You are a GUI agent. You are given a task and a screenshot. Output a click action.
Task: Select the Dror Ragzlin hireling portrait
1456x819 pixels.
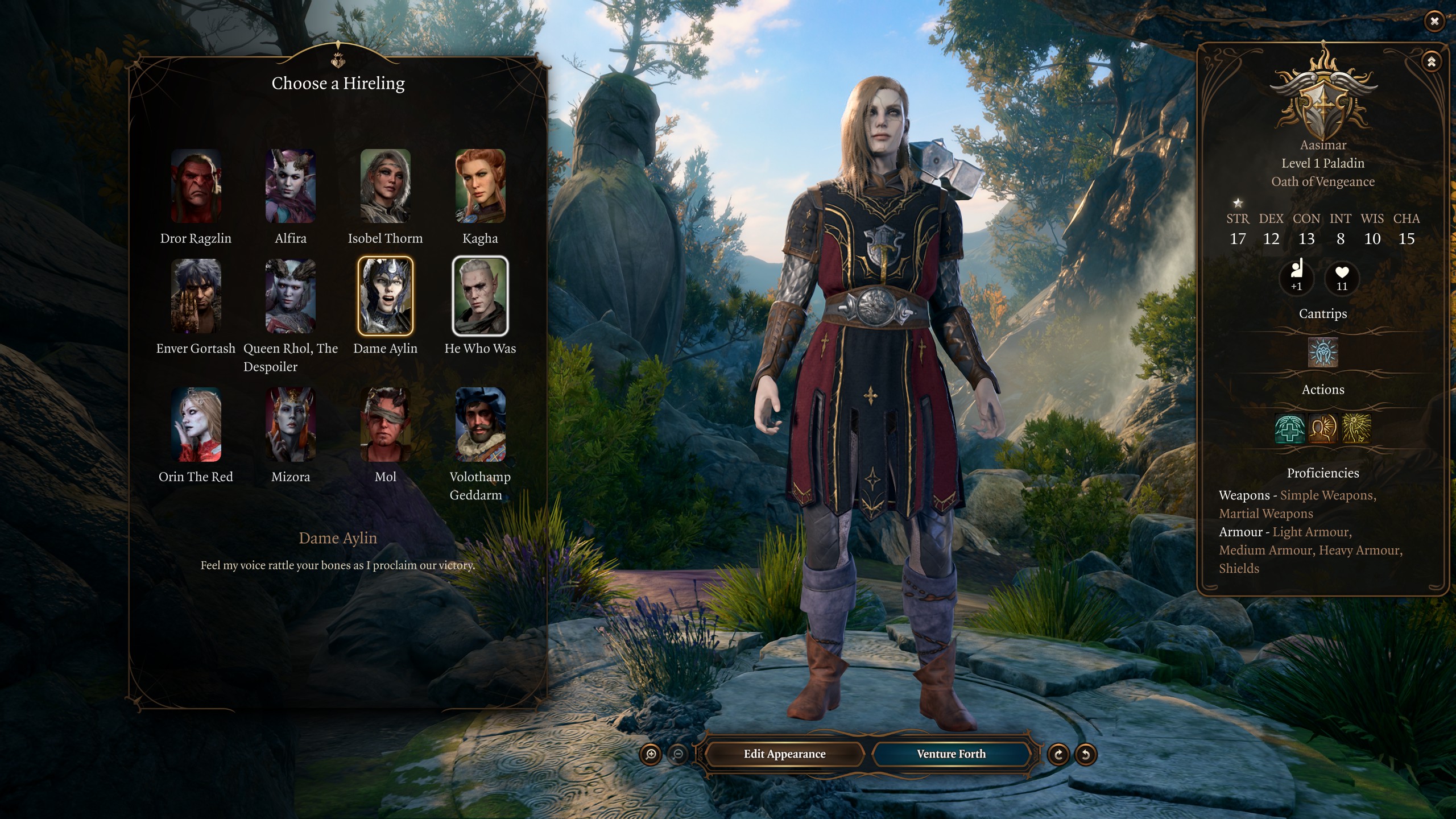point(196,186)
